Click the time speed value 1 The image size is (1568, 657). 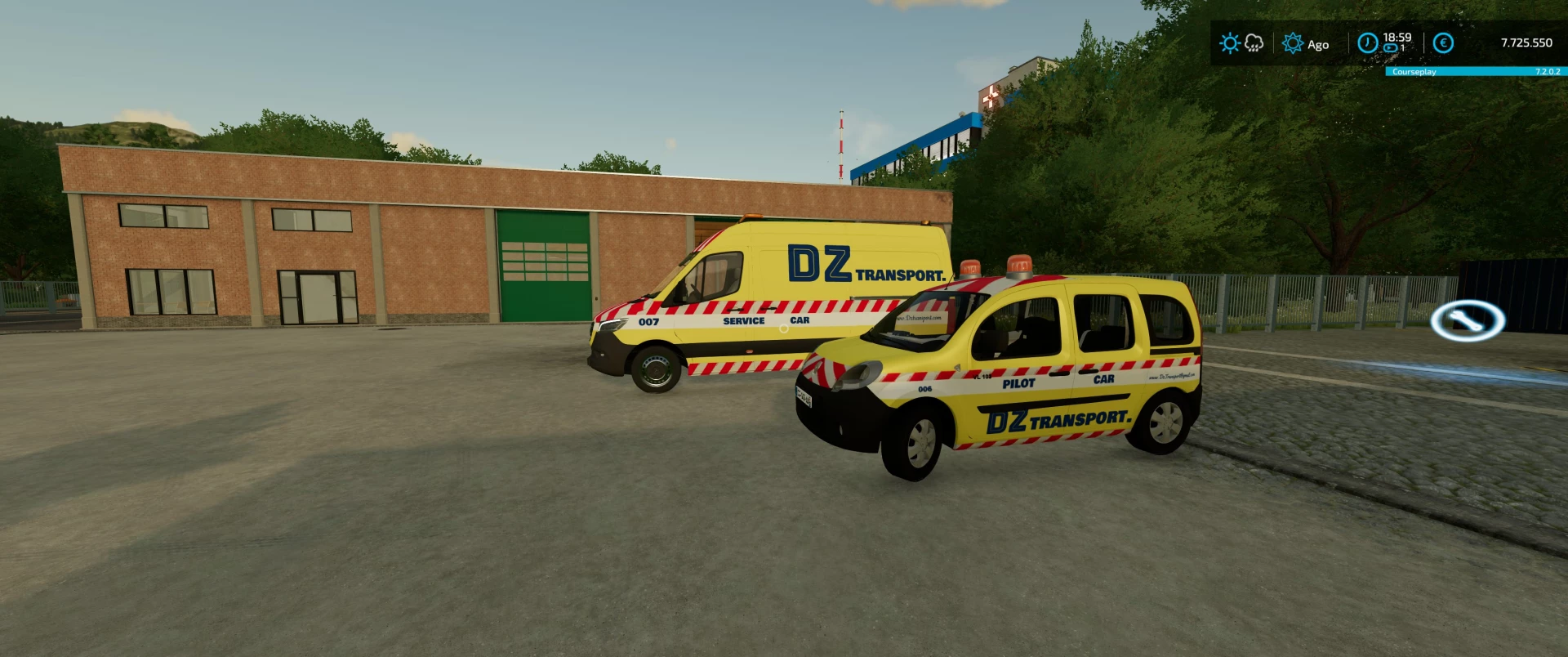(1403, 47)
